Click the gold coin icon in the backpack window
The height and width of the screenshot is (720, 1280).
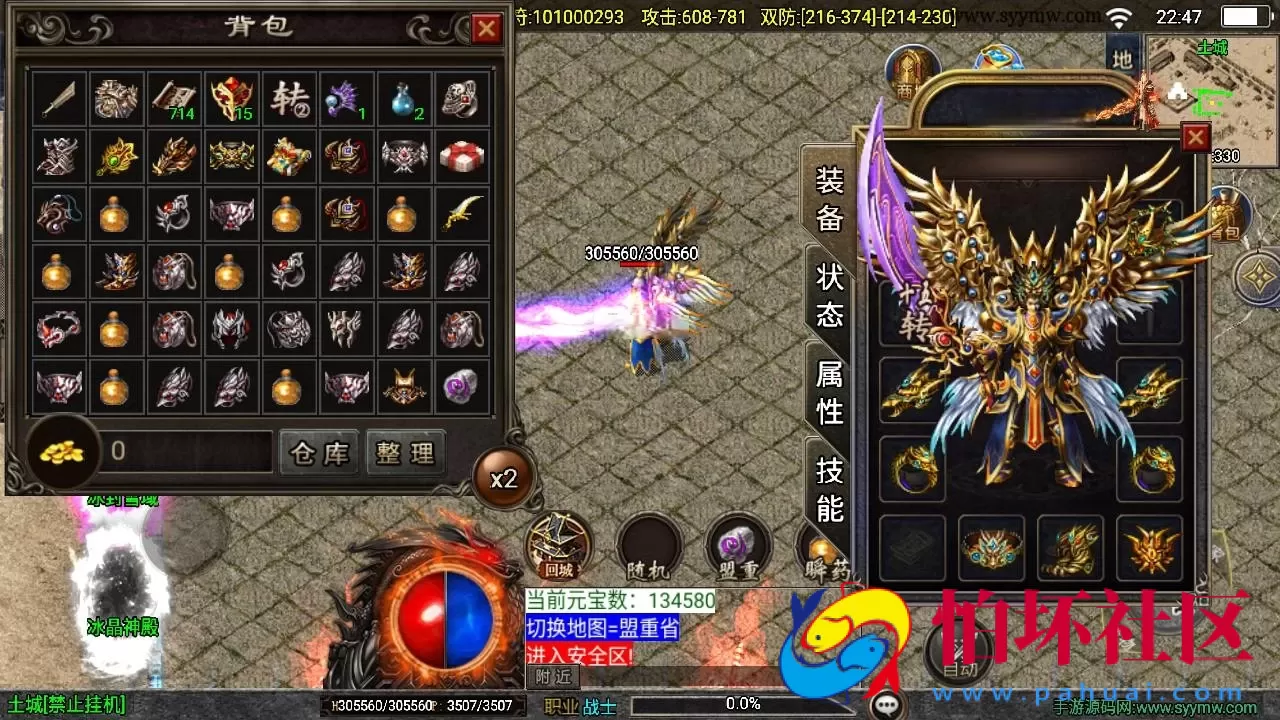click(x=62, y=452)
